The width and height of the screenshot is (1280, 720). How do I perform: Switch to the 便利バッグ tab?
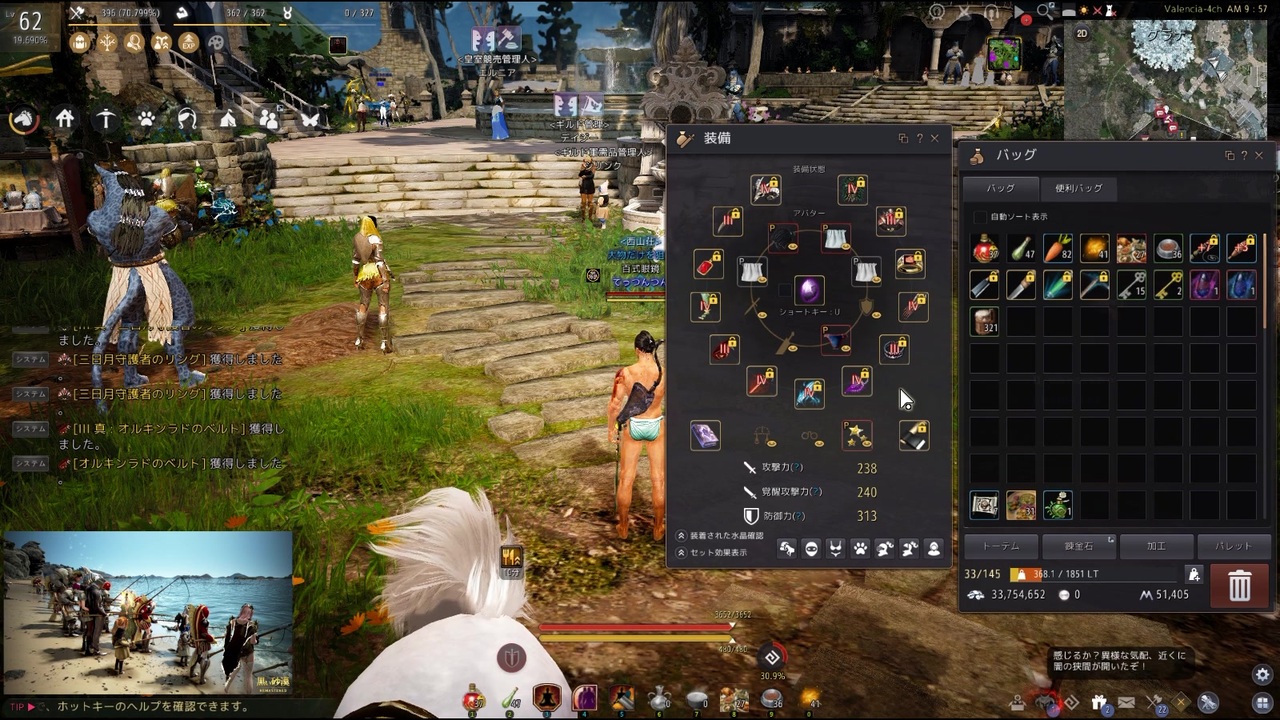pyautogui.click(x=1078, y=188)
